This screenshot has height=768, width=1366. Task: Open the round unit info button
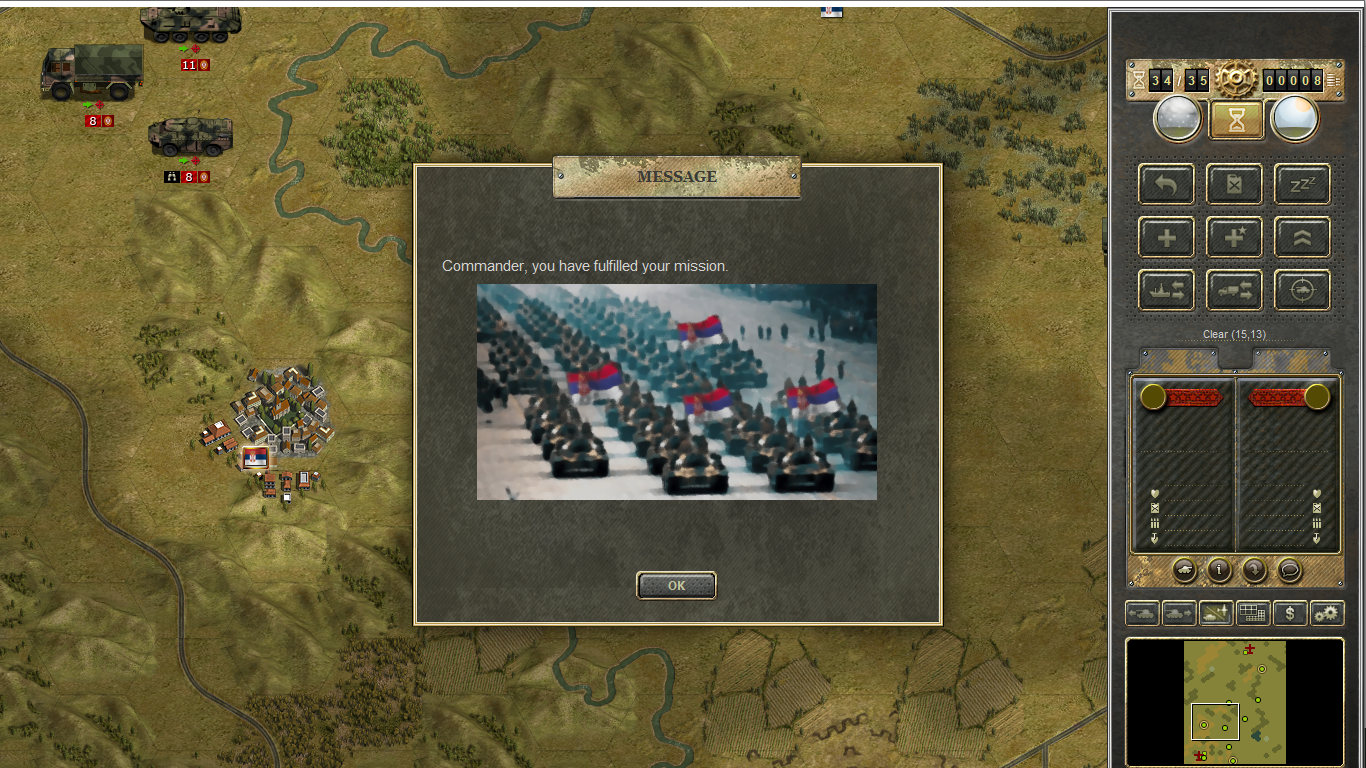tap(1219, 570)
